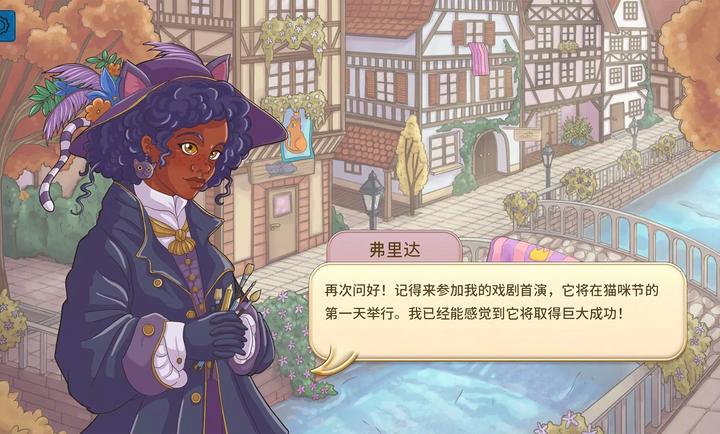Advance the dialogue by clicking the speech box

[x=497, y=305]
